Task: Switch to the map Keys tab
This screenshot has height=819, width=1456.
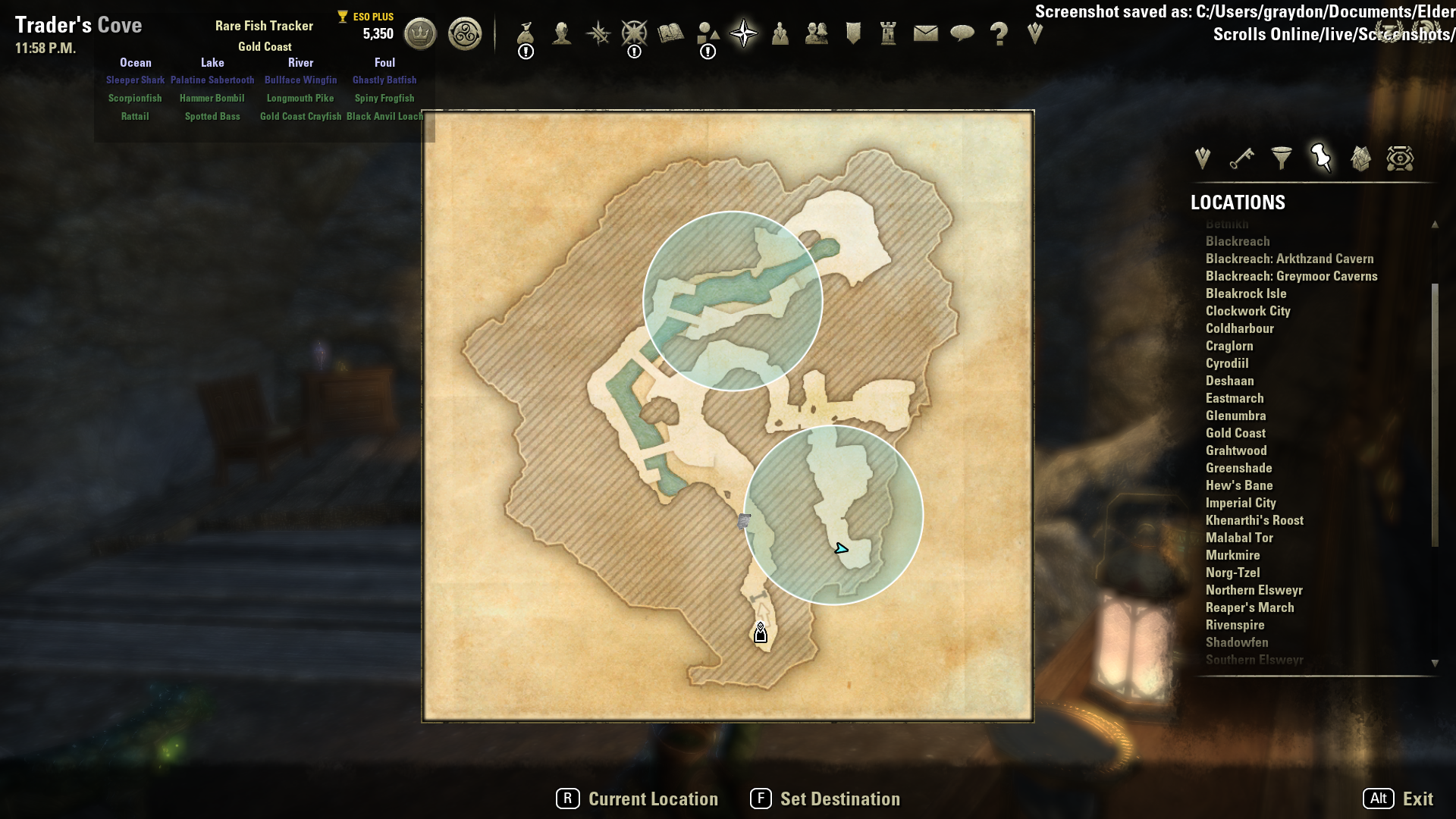Action: pyautogui.click(x=1242, y=158)
